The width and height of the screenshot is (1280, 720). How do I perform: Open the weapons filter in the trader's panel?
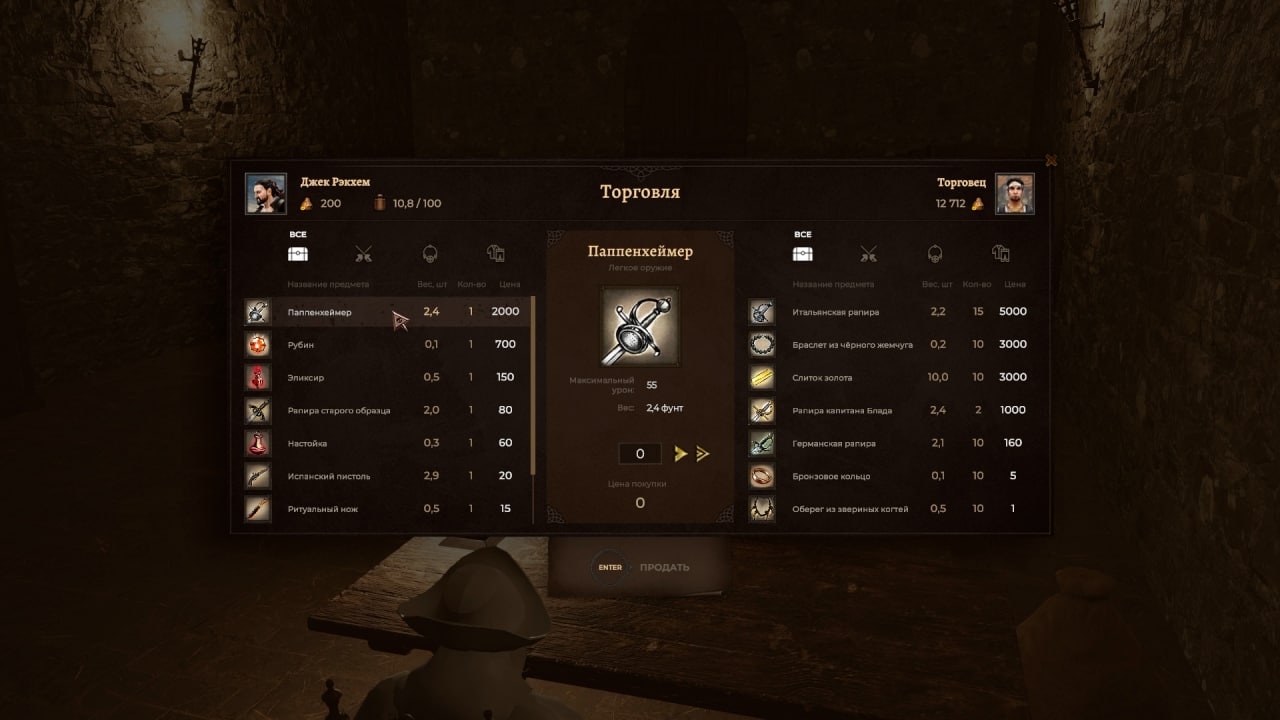(x=868, y=255)
